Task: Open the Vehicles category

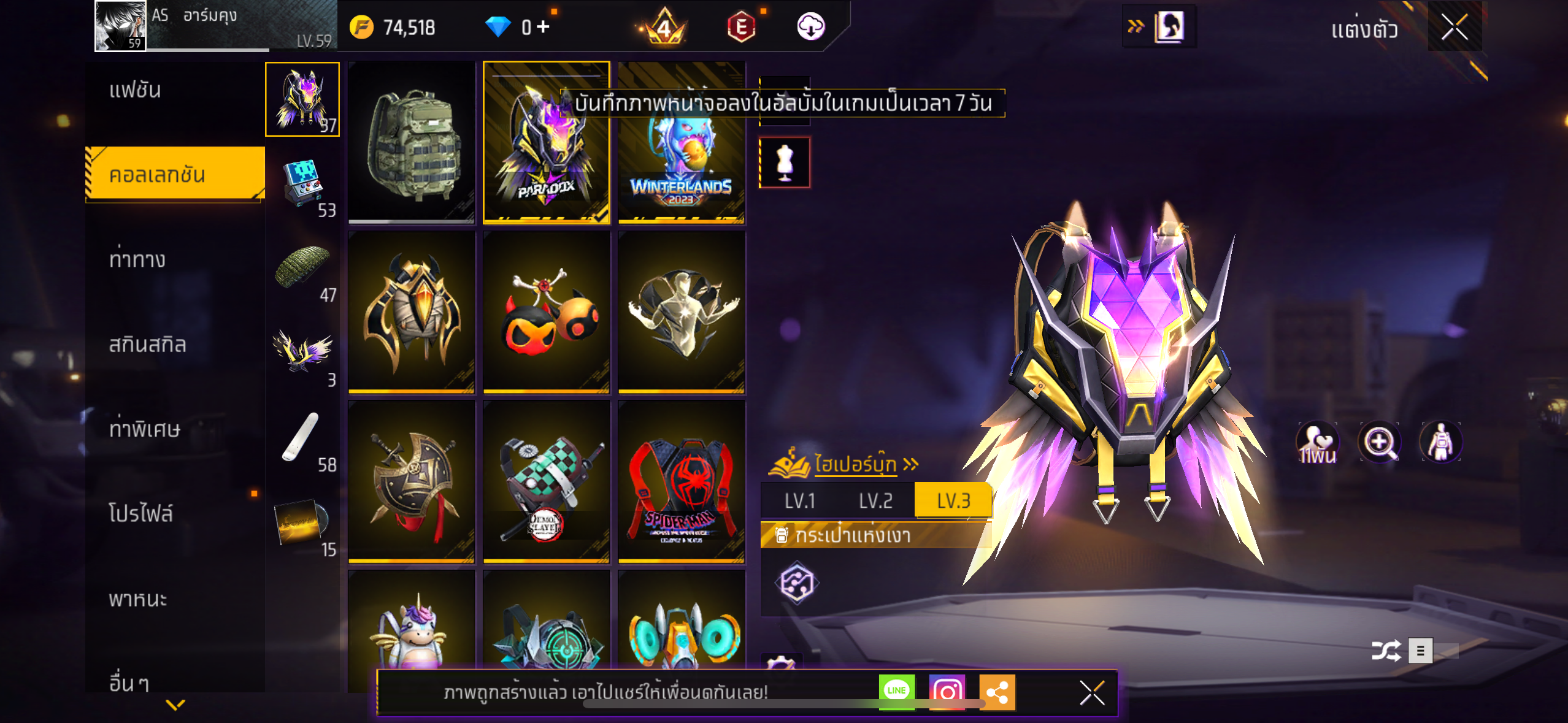Action: coord(138,599)
